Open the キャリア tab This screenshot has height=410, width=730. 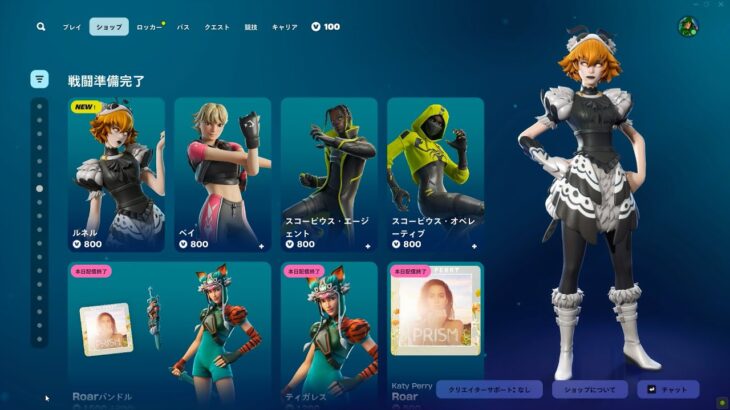point(284,27)
